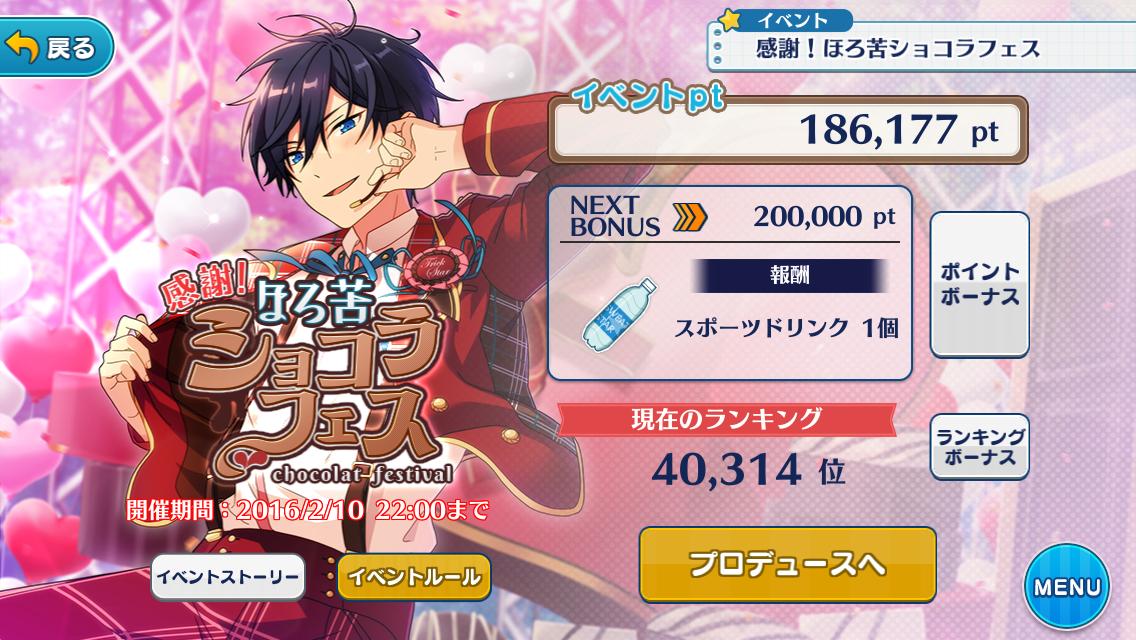Open the イベントストーリー event story

point(228,577)
